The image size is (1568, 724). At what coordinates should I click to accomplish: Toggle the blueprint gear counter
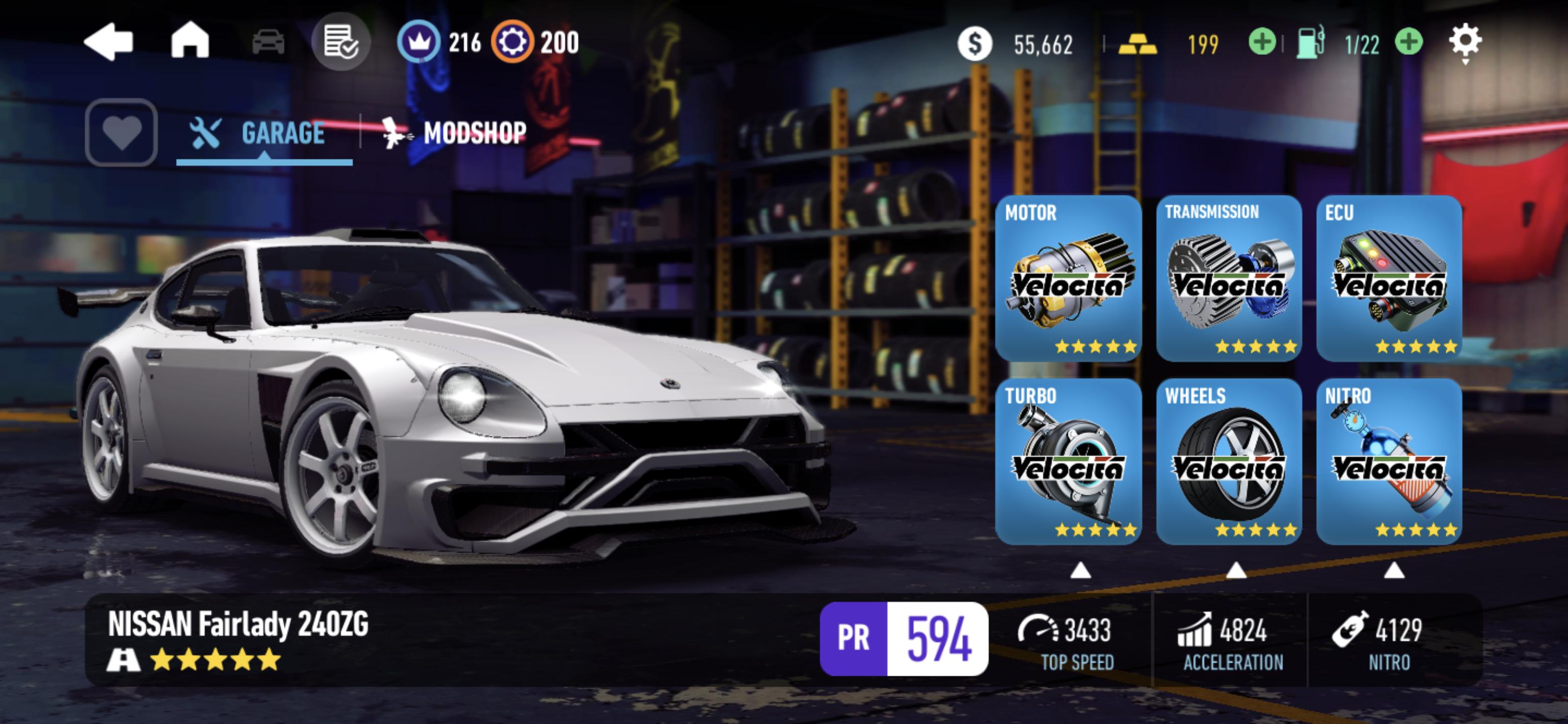pos(513,42)
